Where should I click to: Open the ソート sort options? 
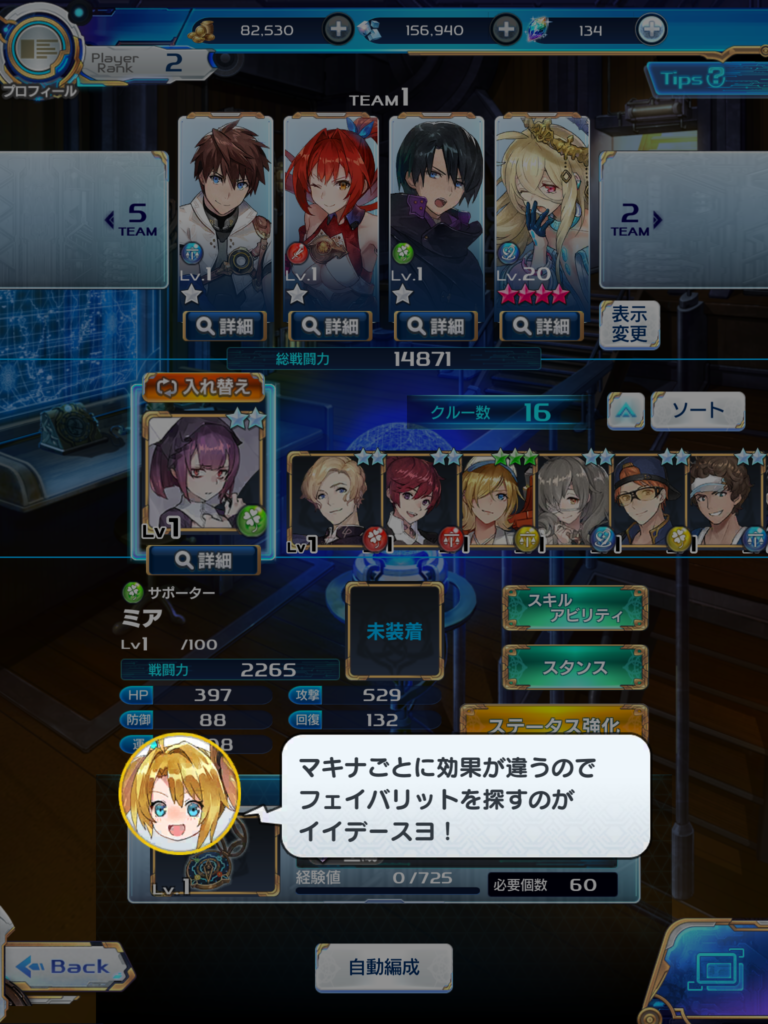[697, 411]
